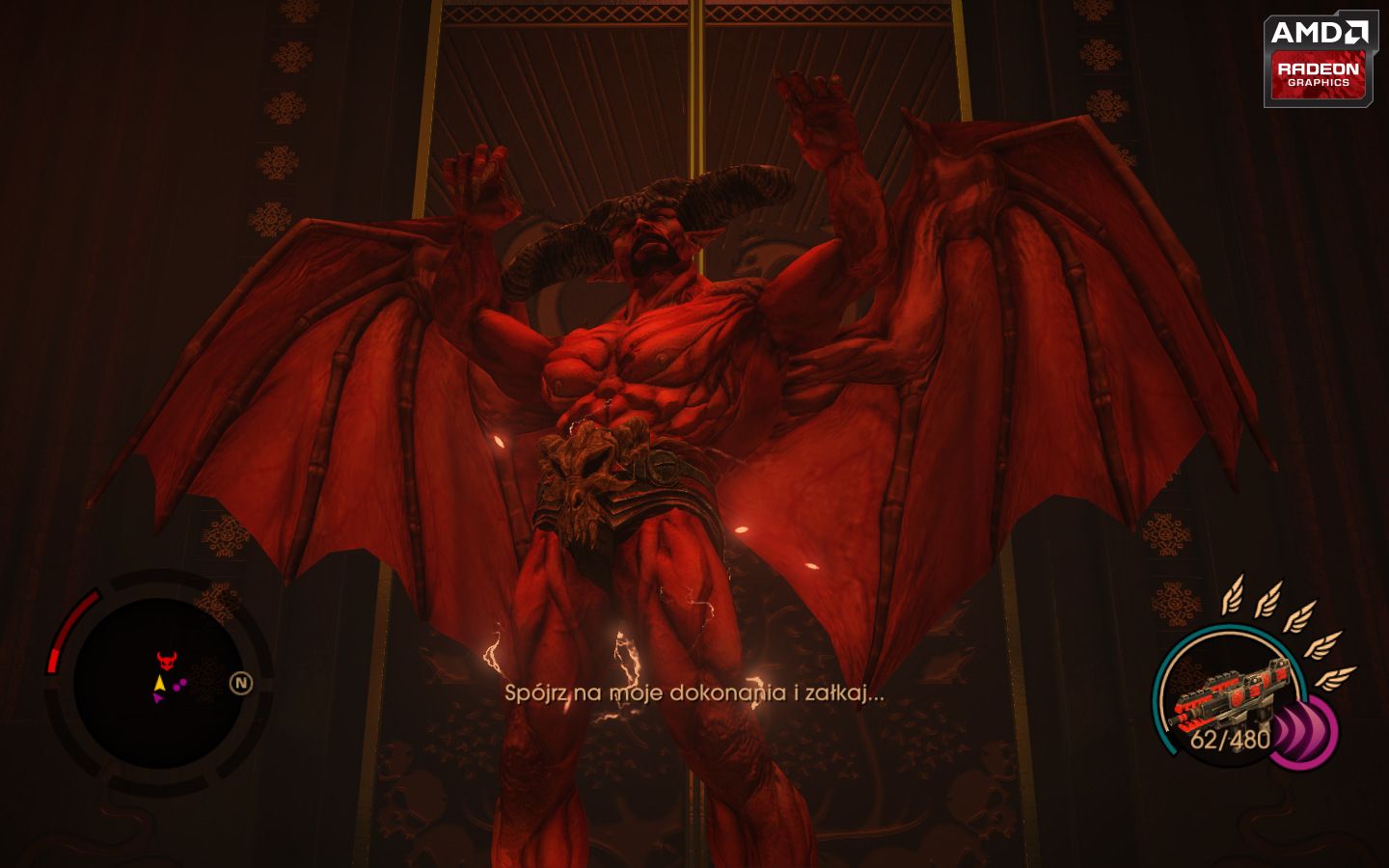Select the devil boss icon on minimap

click(167, 661)
